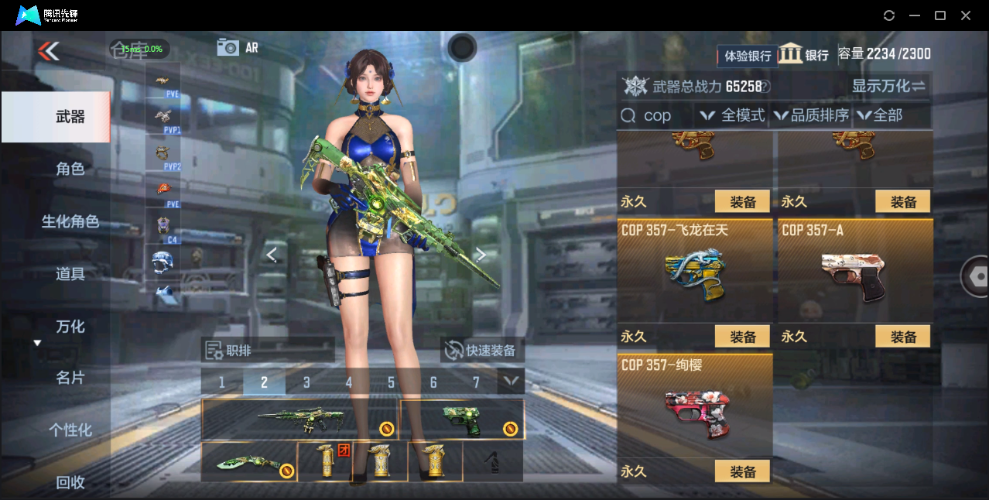Viewport: 989px width, 500px height.
Task: Toggle 显示万化 display
Action: (888, 86)
